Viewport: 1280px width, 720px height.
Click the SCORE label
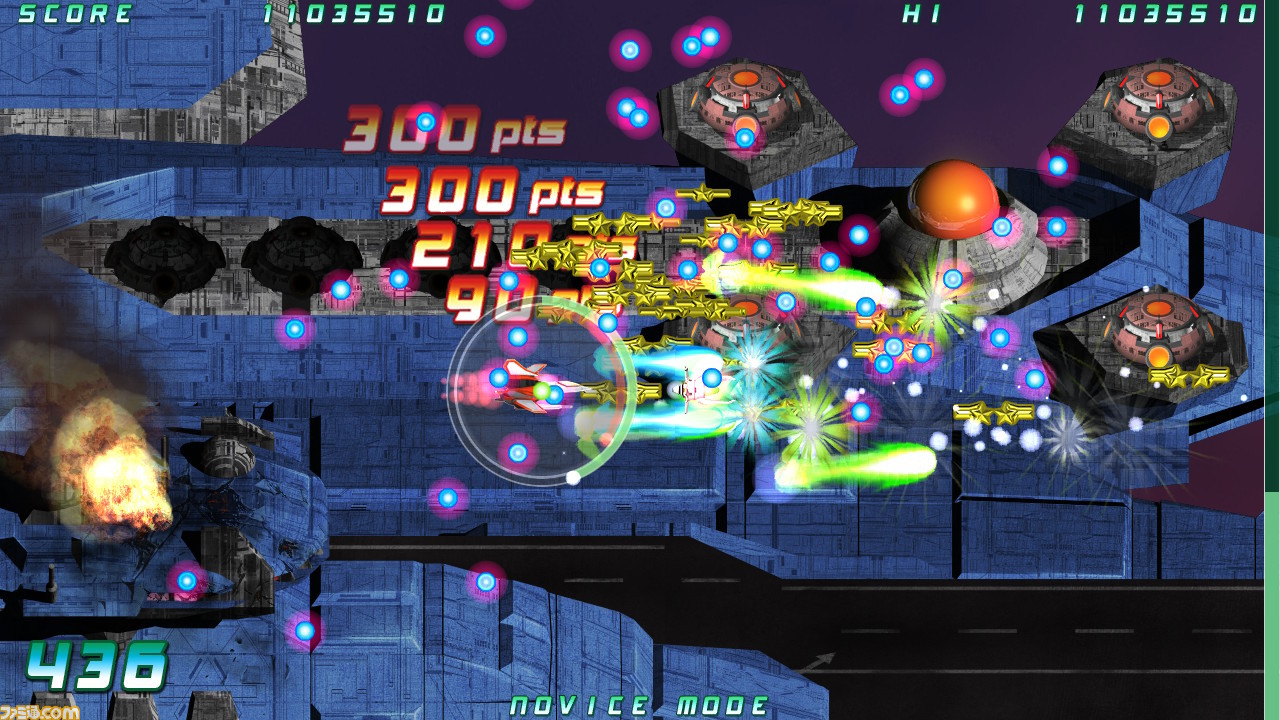(70, 14)
